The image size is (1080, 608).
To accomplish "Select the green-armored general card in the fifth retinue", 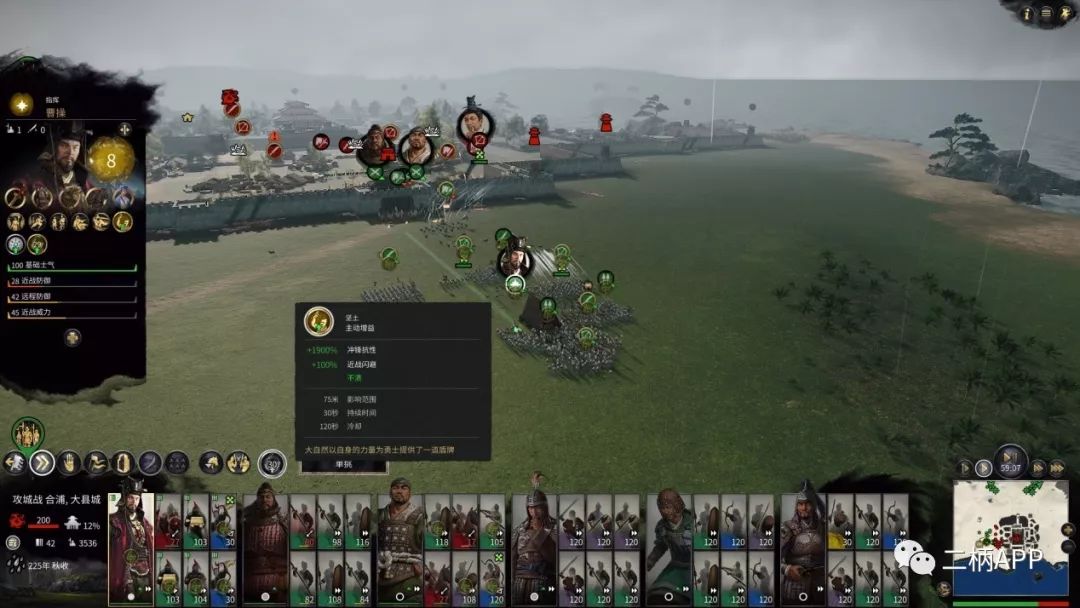I will click(669, 547).
